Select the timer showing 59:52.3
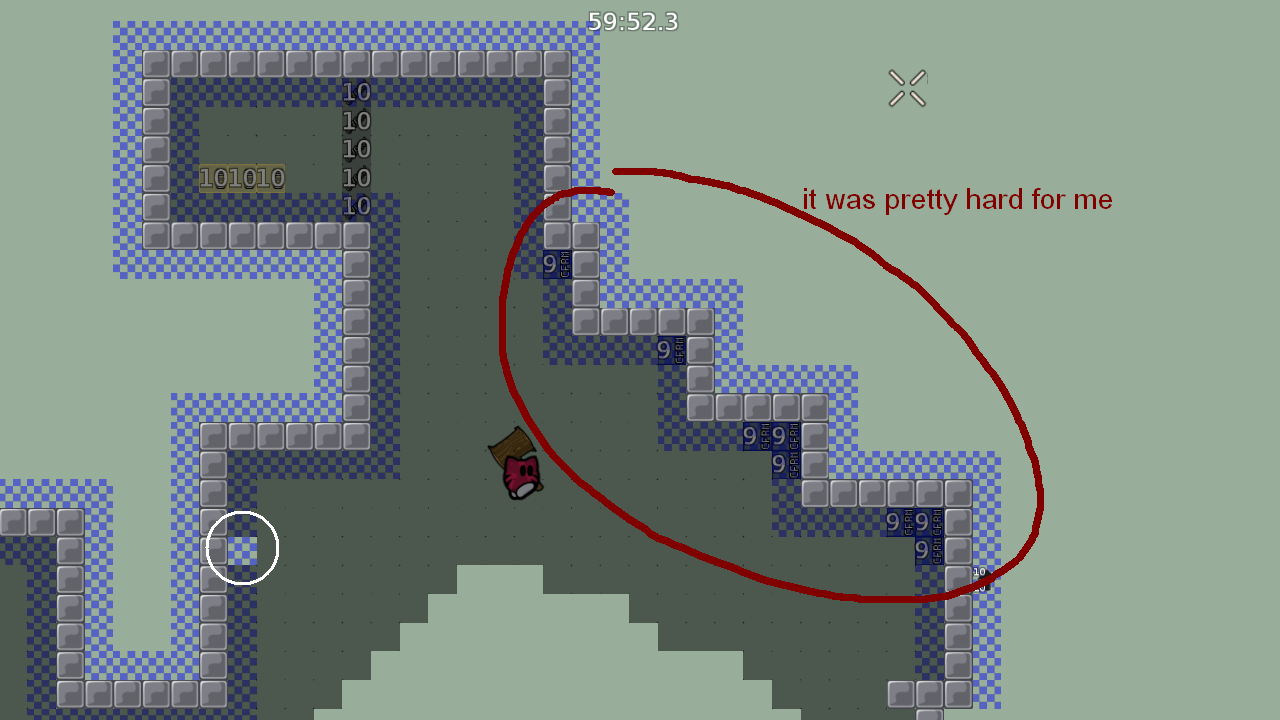Screen dimensions: 1280x720 (633, 22)
